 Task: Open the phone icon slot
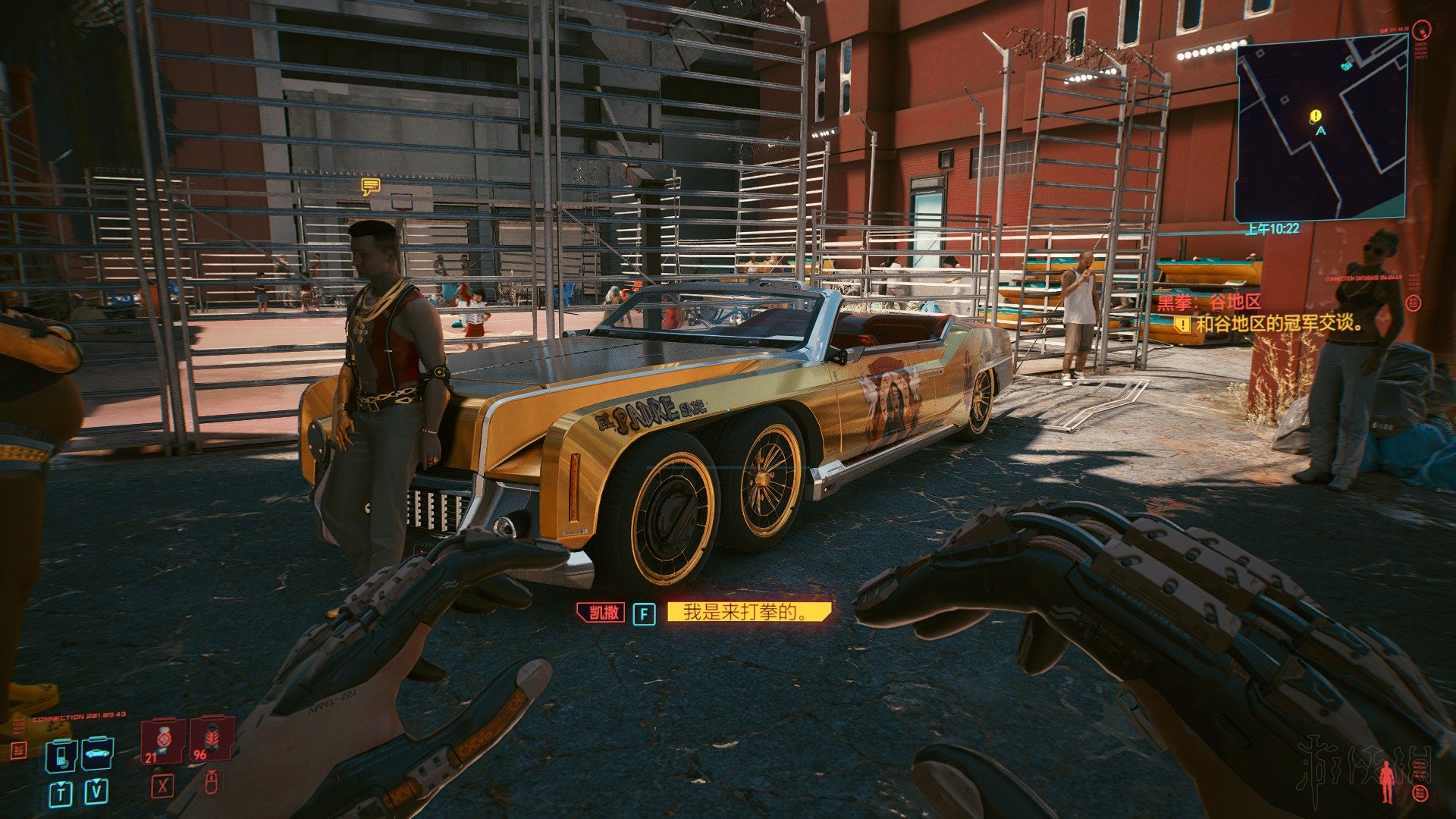[61, 754]
